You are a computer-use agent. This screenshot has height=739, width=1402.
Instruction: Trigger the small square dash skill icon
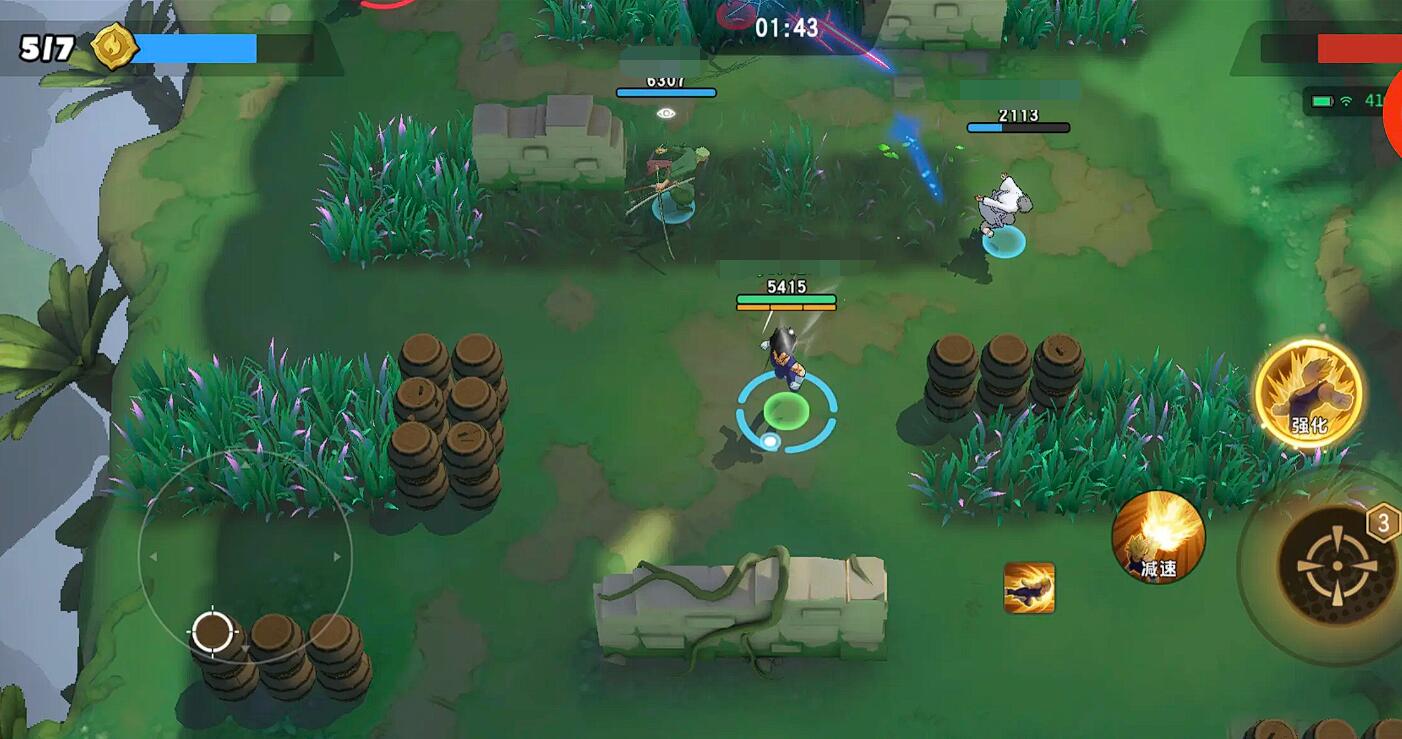[x=1029, y=588]
